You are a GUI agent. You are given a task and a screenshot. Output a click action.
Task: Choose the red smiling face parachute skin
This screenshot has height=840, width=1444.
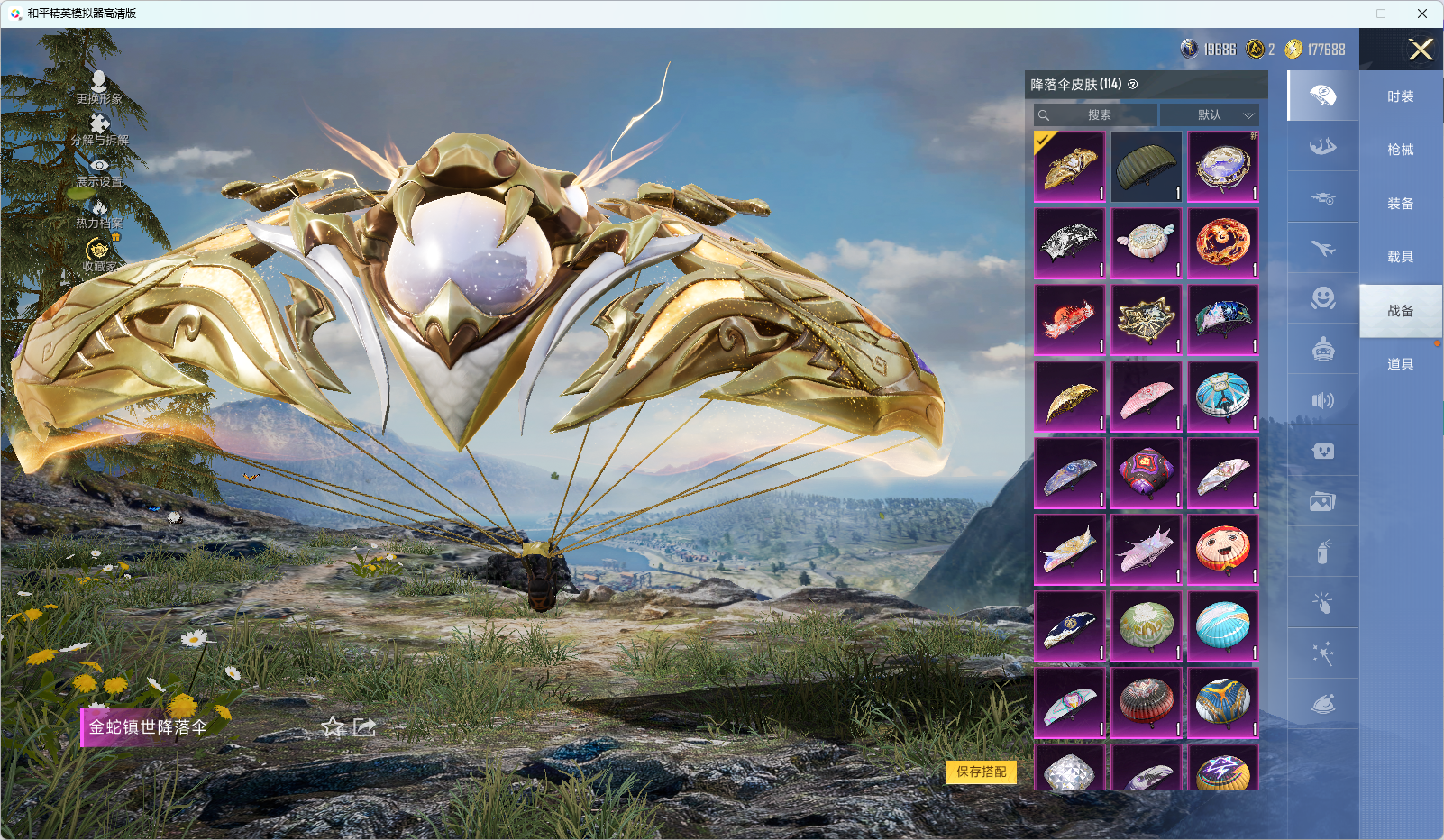point(1222,549)
